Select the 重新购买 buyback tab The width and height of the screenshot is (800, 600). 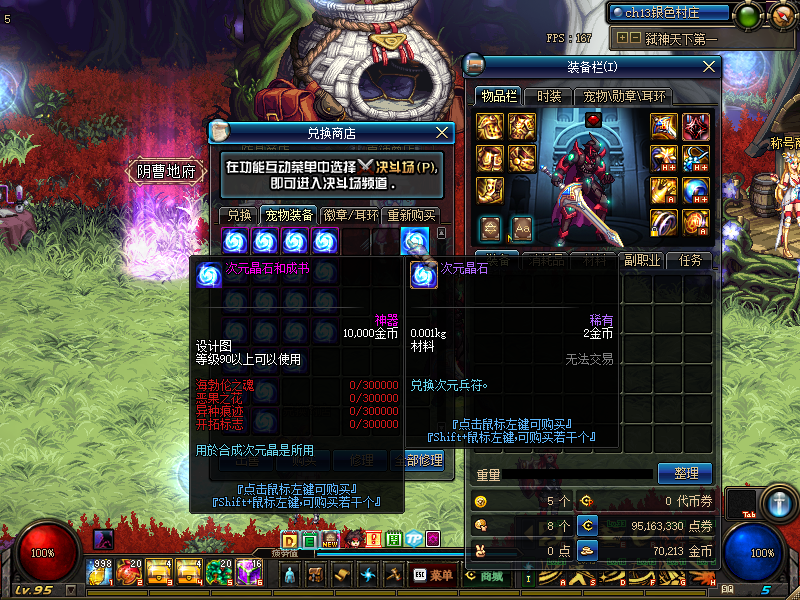pyautogui.click(x=412, y=215)
